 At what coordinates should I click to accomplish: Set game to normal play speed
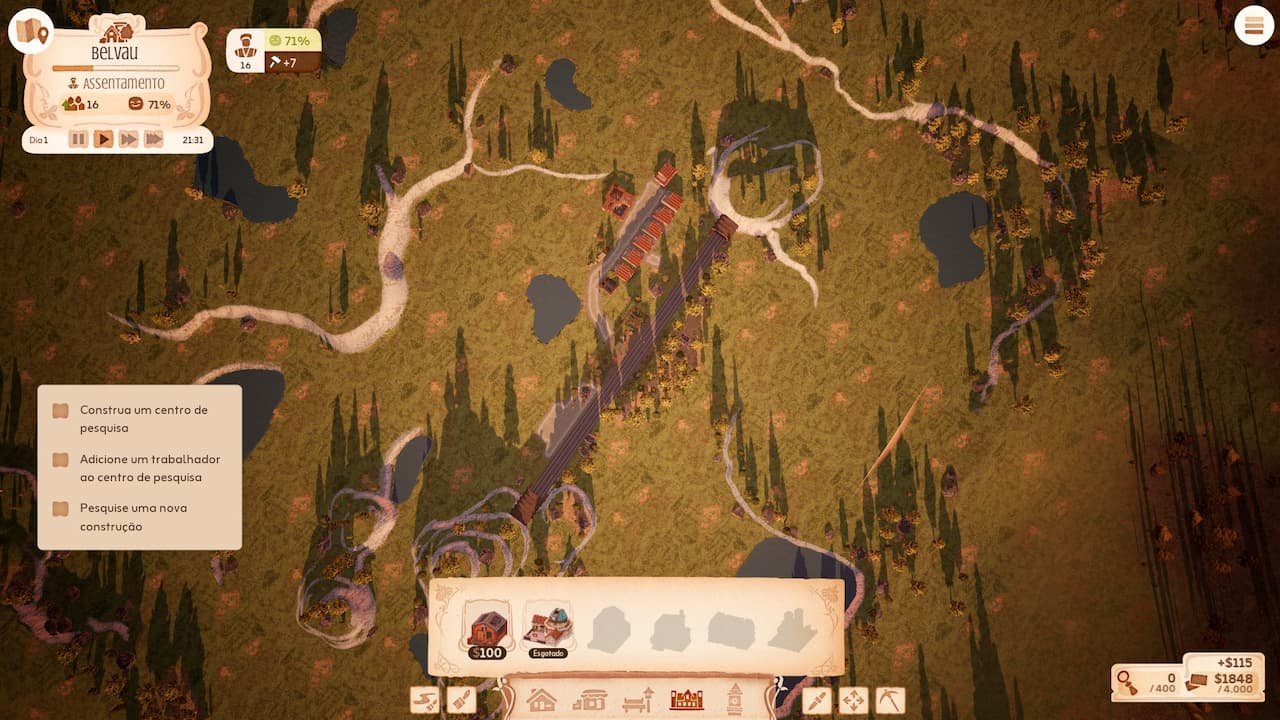pos(103,139)
